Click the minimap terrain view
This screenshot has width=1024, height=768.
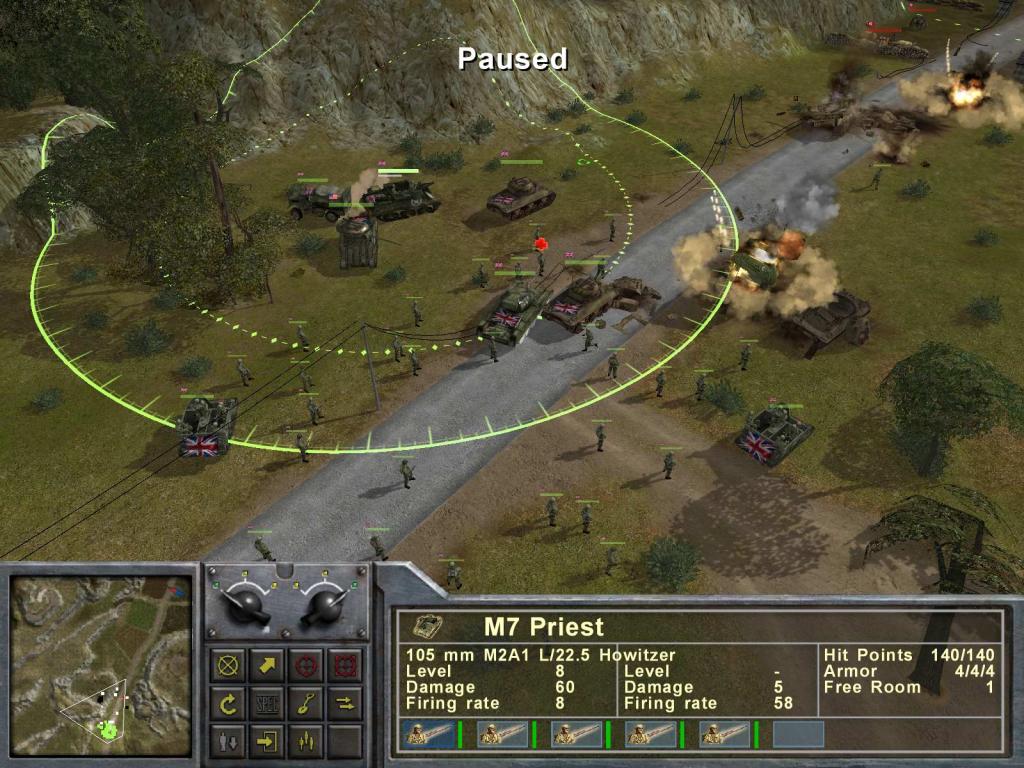[x=100, y=665]
